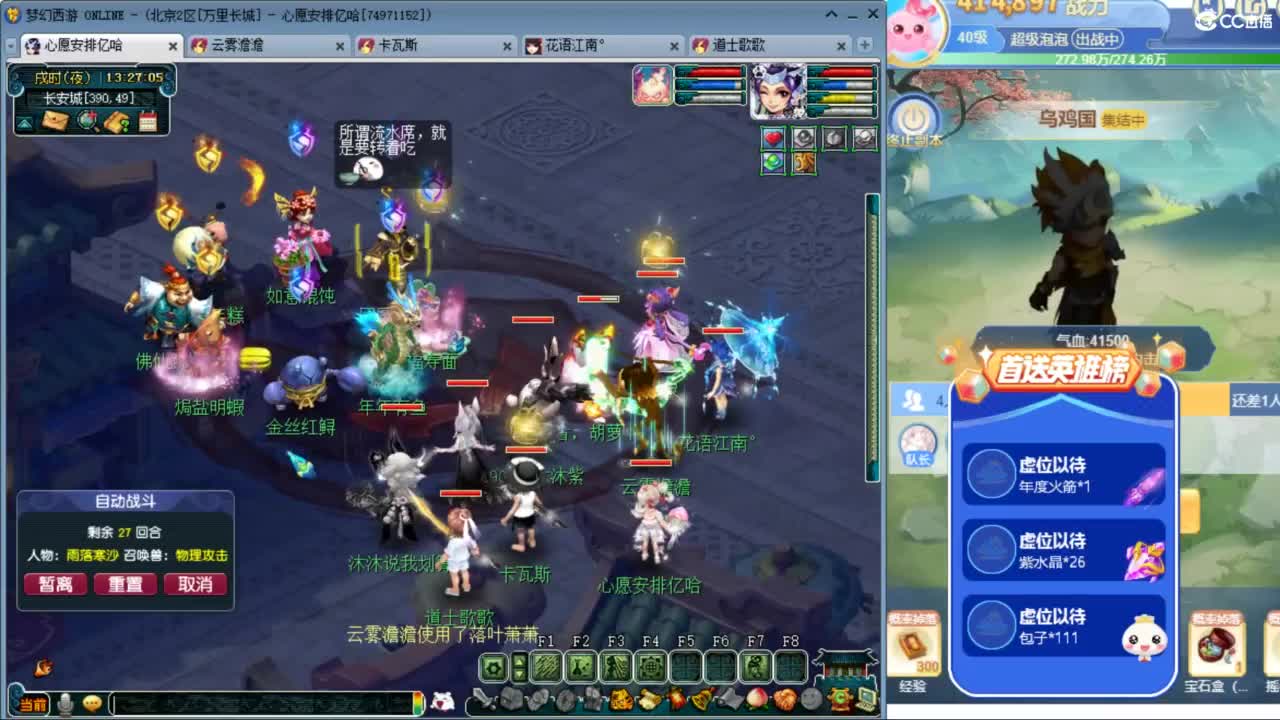Toggle the 终止剧本 power button
This screenshot has width=1280, height=720.
913,117
